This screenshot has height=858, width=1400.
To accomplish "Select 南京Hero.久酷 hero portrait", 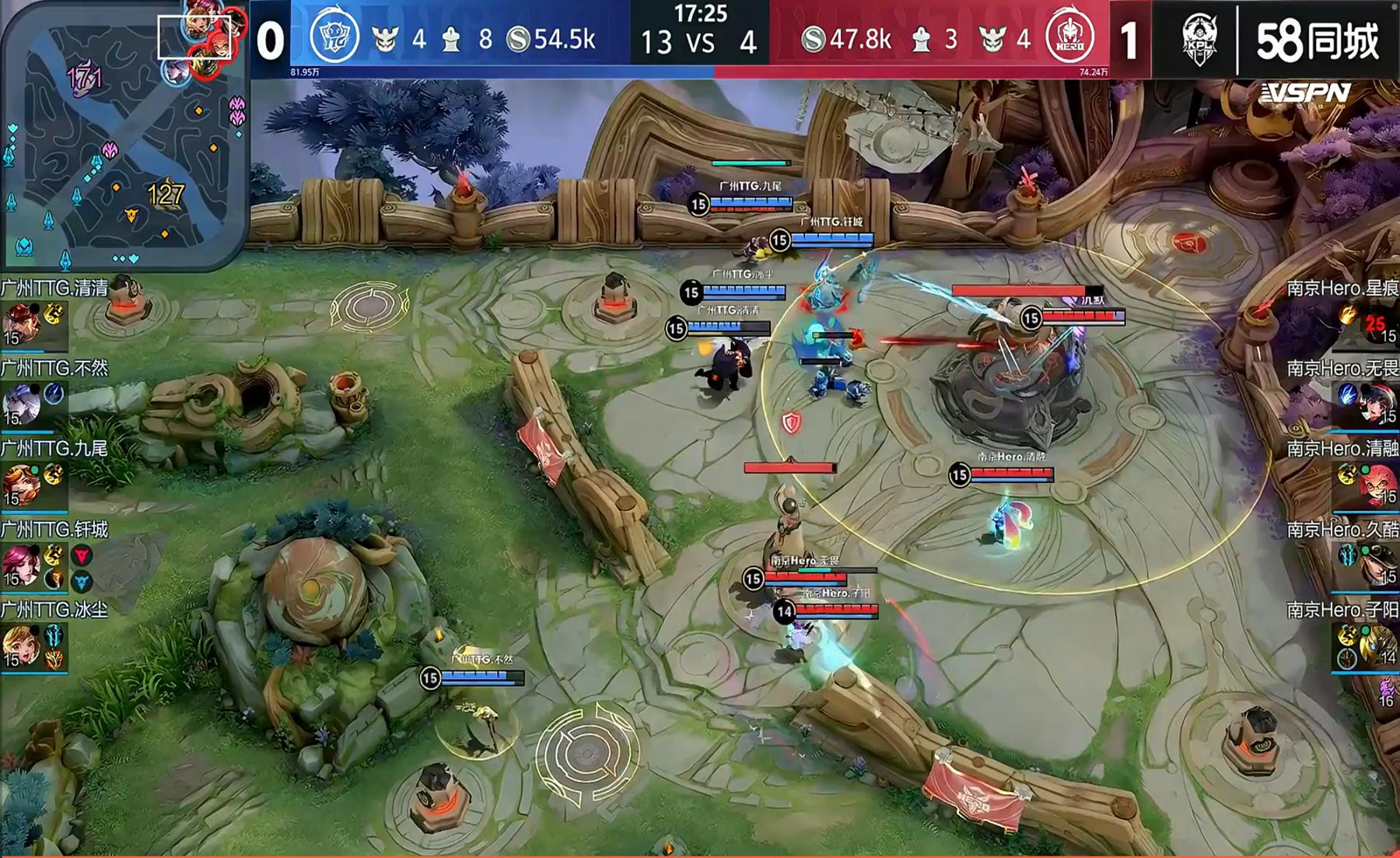I will [1378, 565].
